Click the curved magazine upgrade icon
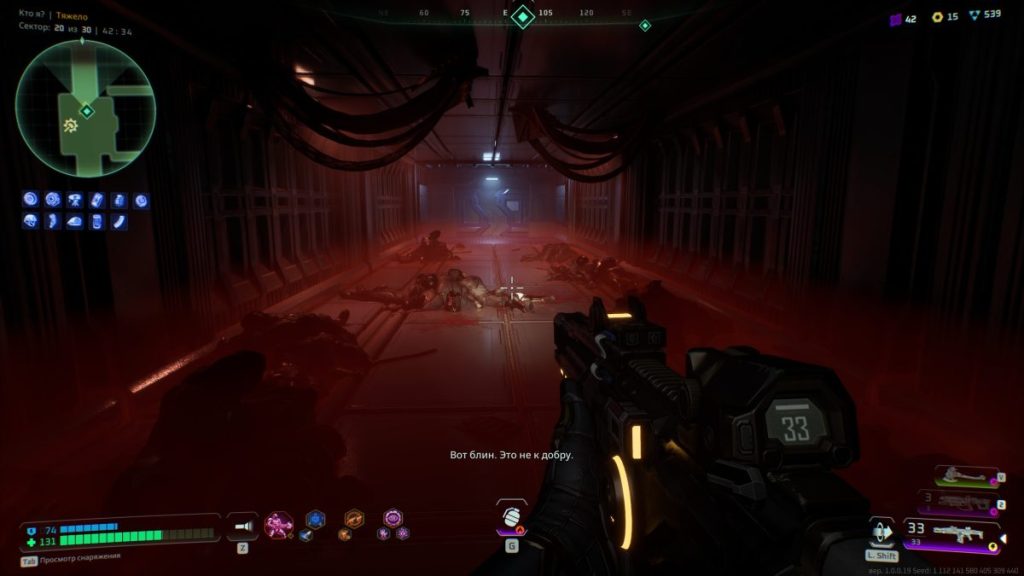This screenshot has height=576, width=1024. 119,221
